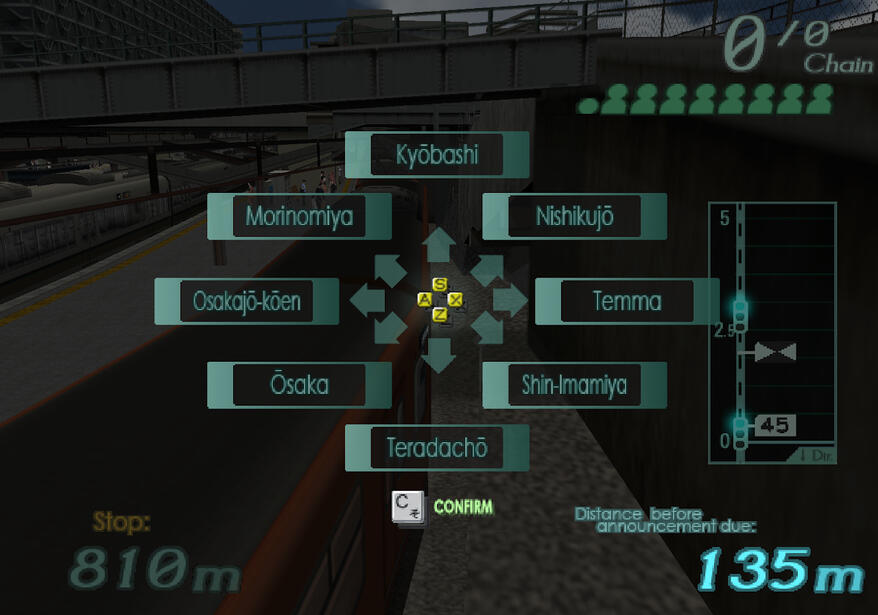Select the Kyōbashi station option
Image resolution: width=878 pixels, height=615 pixels.
437,155
